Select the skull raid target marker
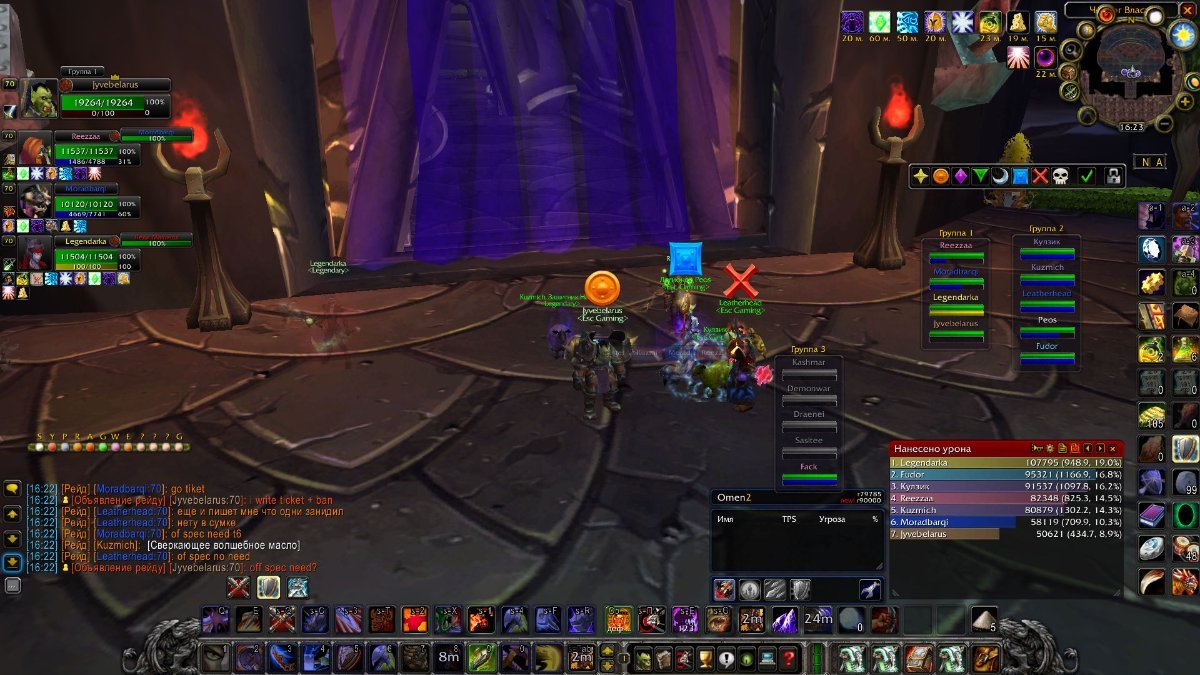 click(x=1060, y=176)
